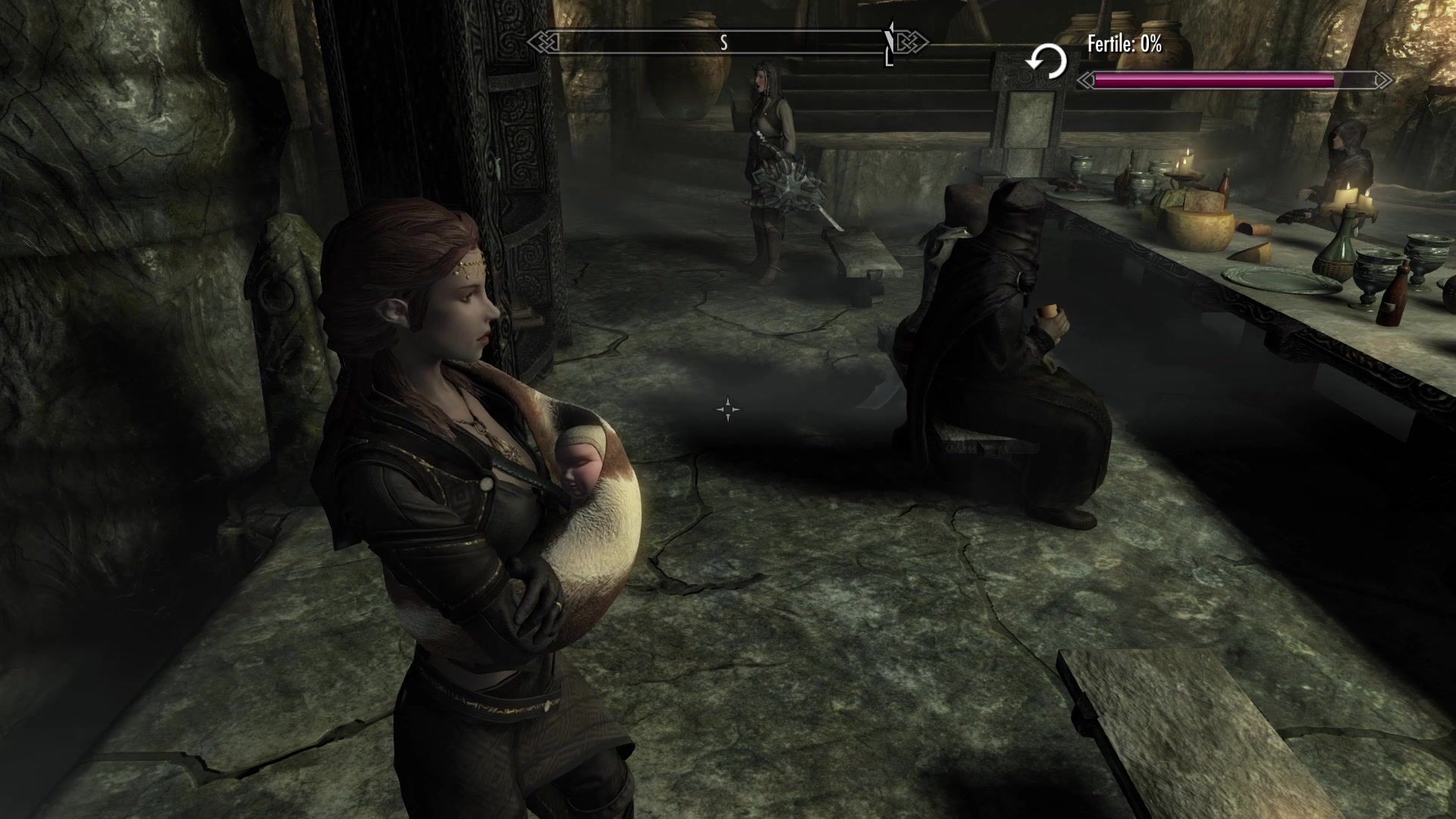The width and height of the screenshot is (1456, 819).
Task: Select the compass bar heading strip
Action: (x=726, y=42)
